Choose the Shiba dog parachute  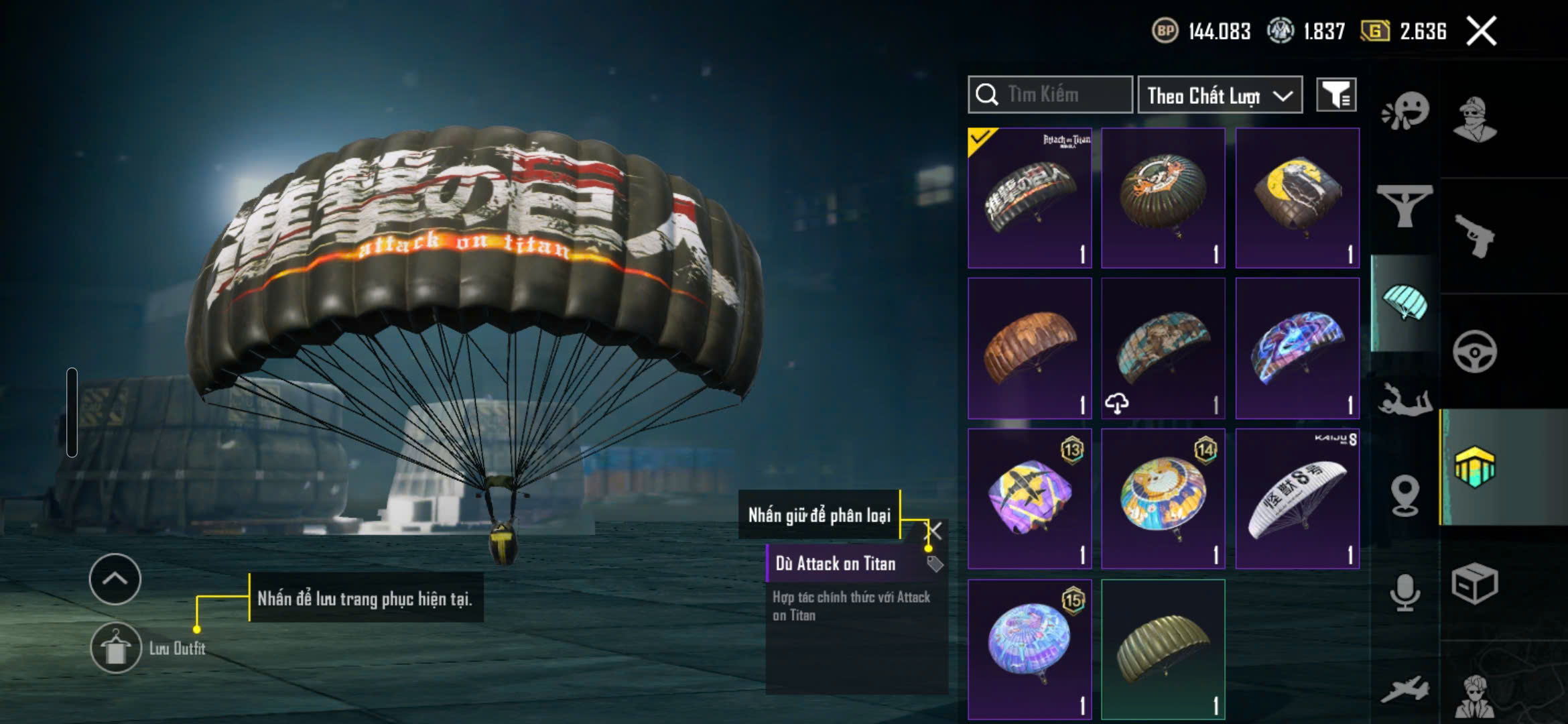[x=1163, y=499]
